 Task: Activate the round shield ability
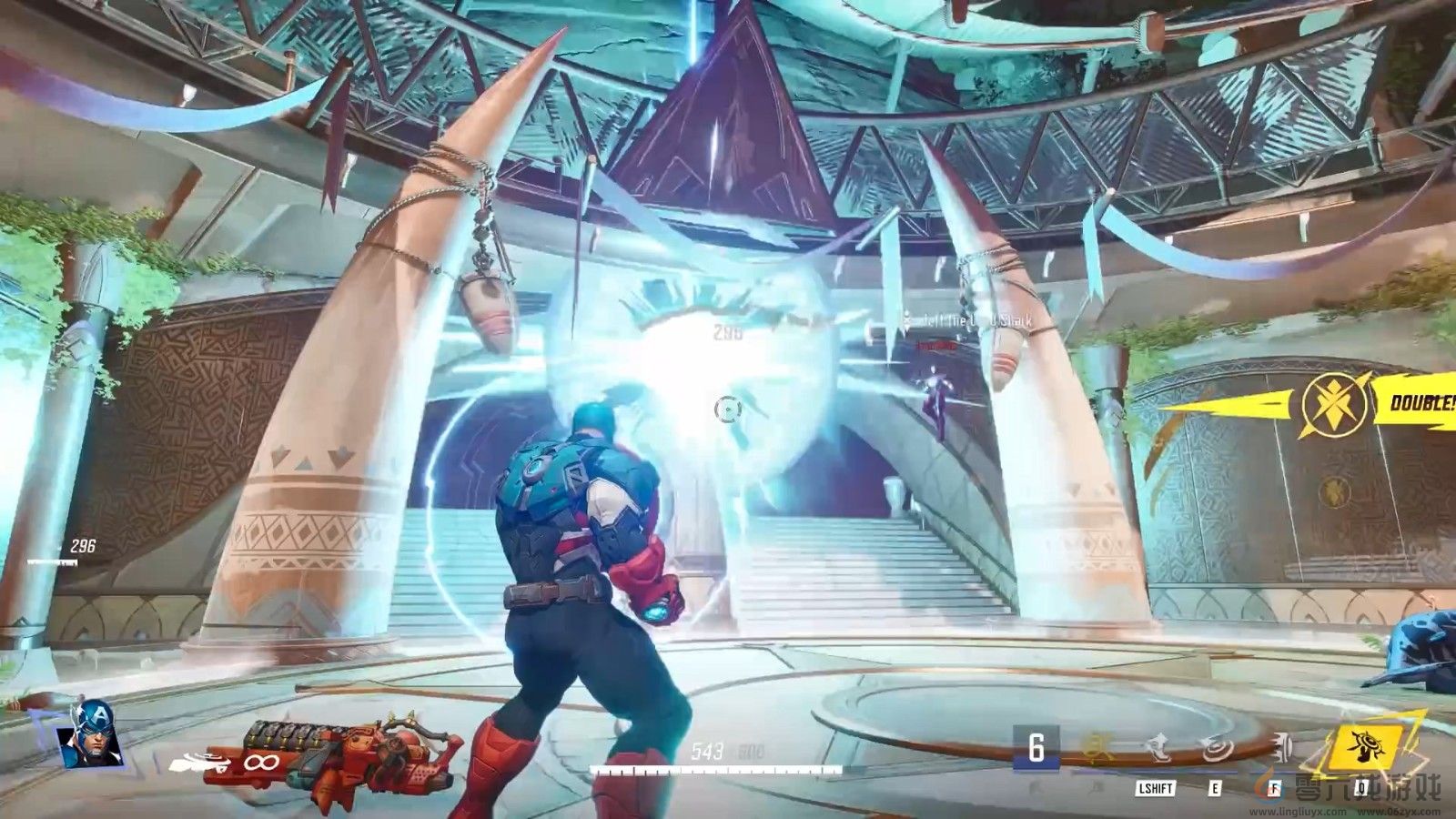(1216, 748)
